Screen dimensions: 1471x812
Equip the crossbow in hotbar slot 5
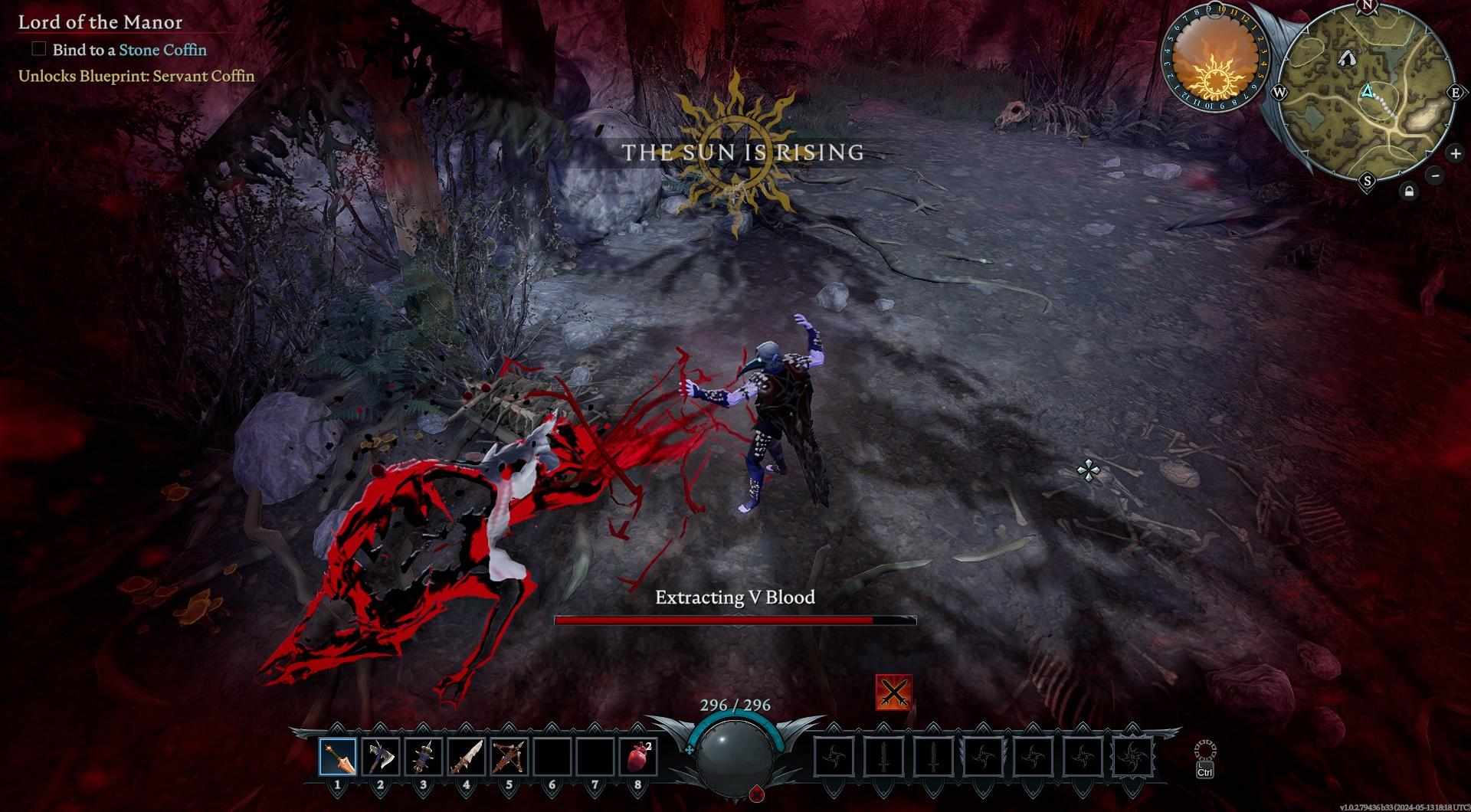(x=509, y=757)
